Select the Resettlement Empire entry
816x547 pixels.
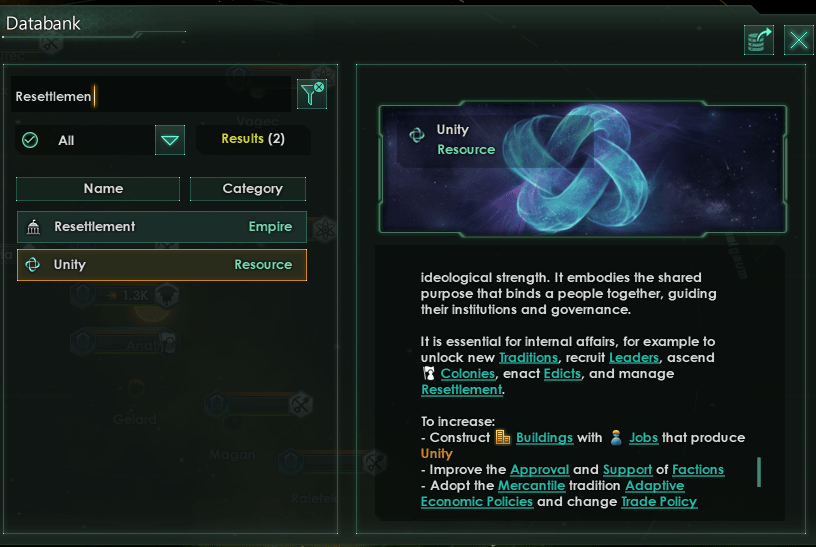(x=161, y=227)
